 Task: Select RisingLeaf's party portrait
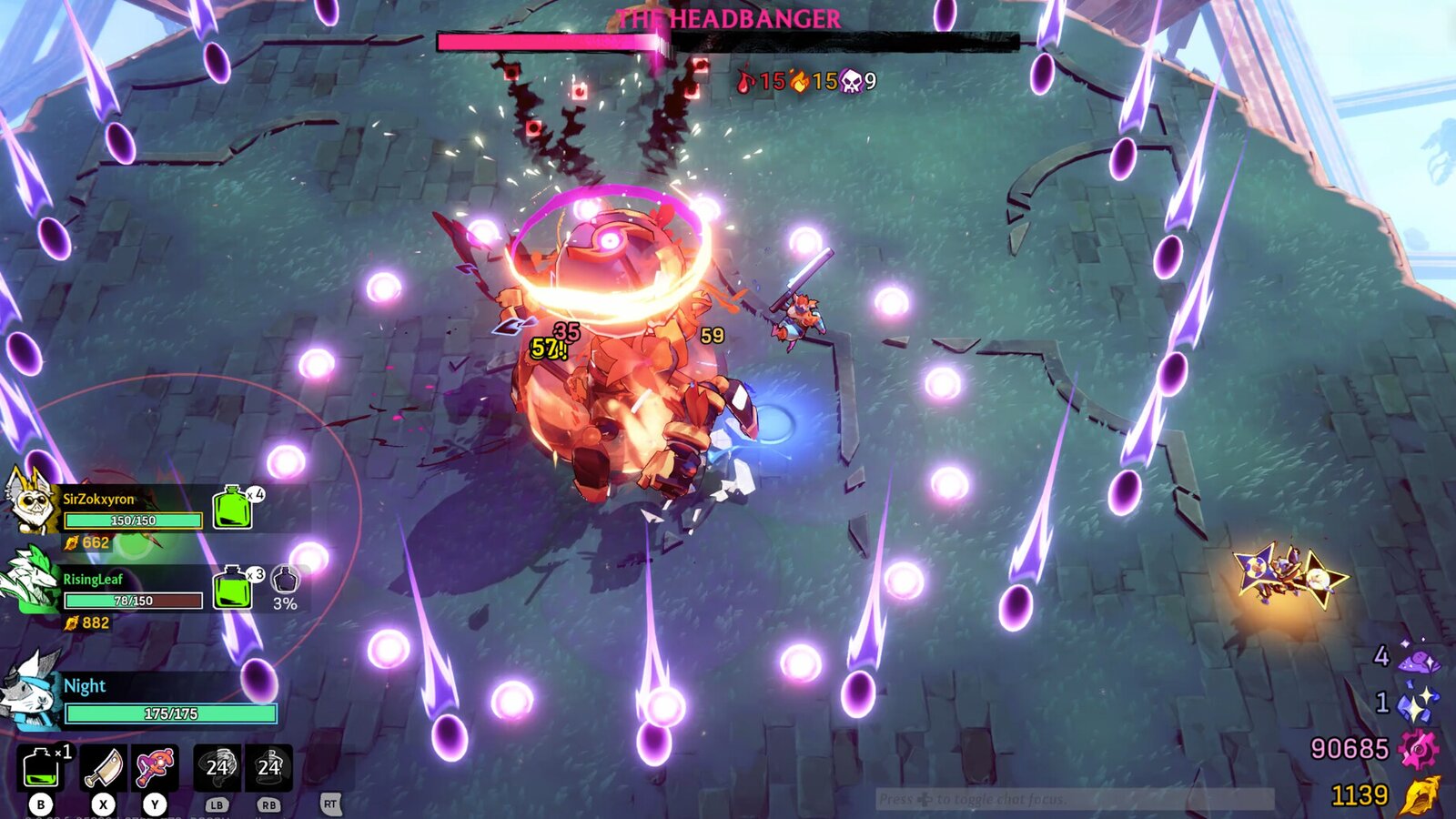click(32, 579)
